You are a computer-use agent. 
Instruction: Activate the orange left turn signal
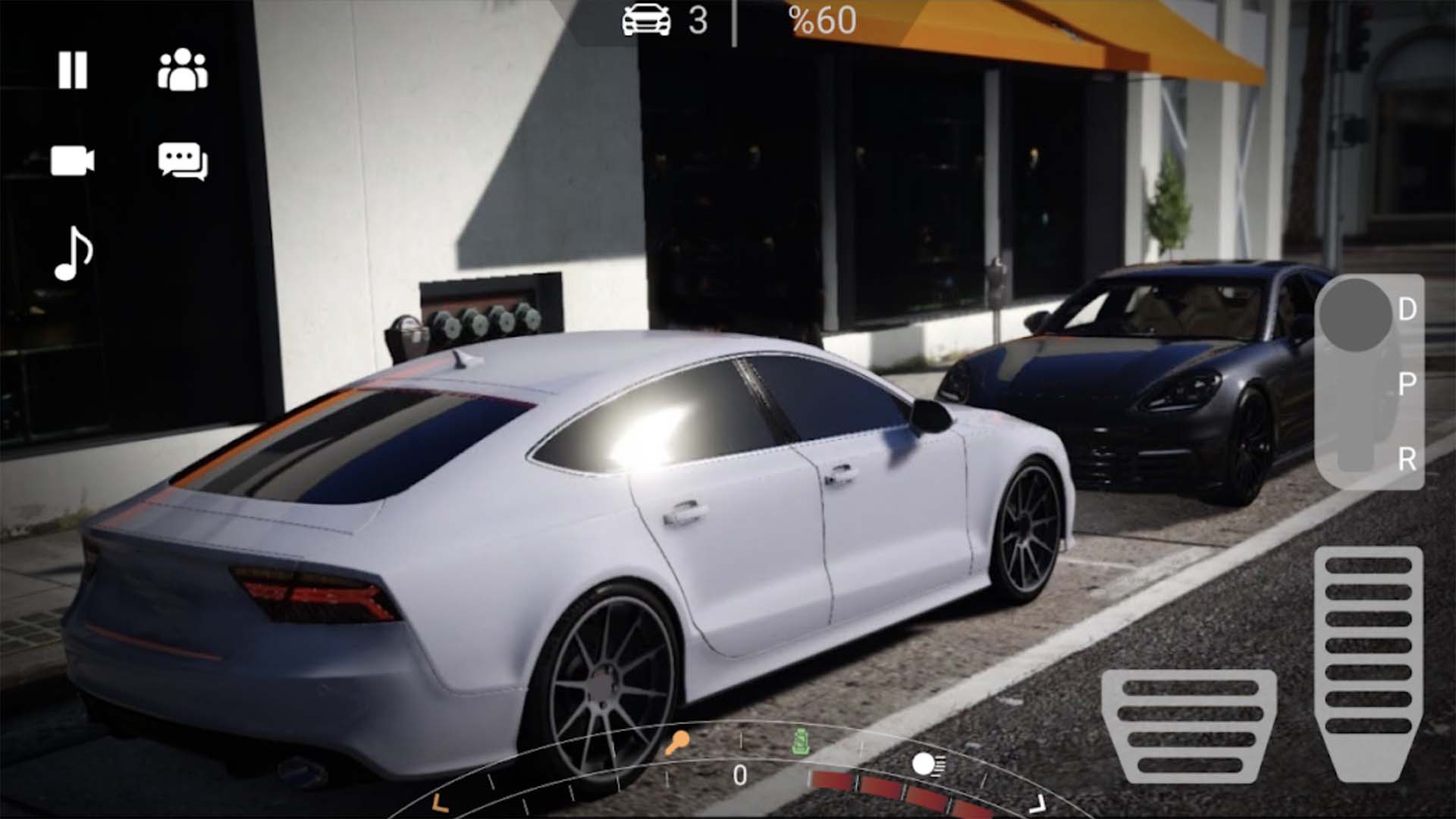click(x=440, y=802)
